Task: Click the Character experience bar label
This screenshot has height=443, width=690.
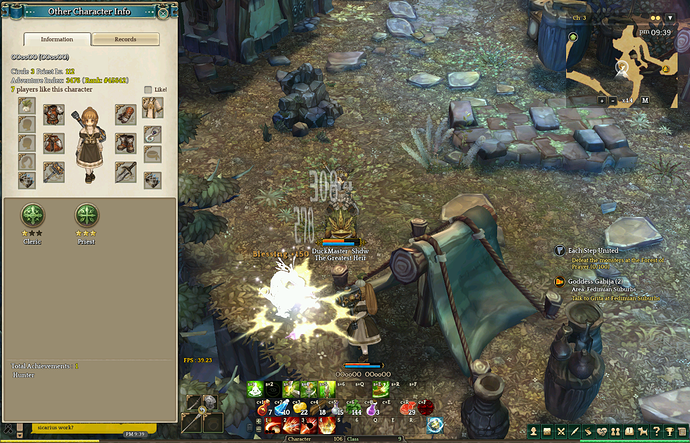Action: click(299, 438)
